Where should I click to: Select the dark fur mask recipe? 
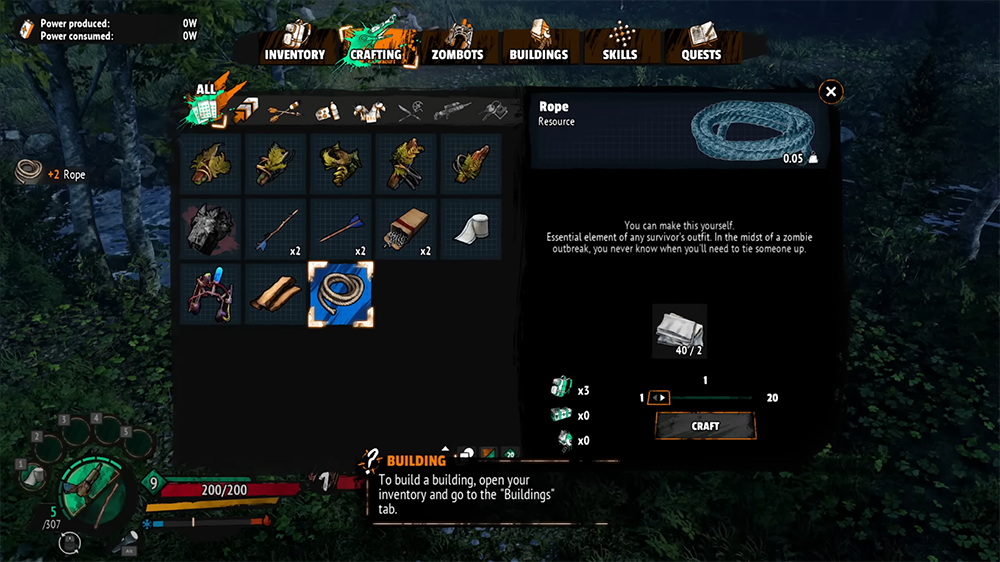[212, 229]
